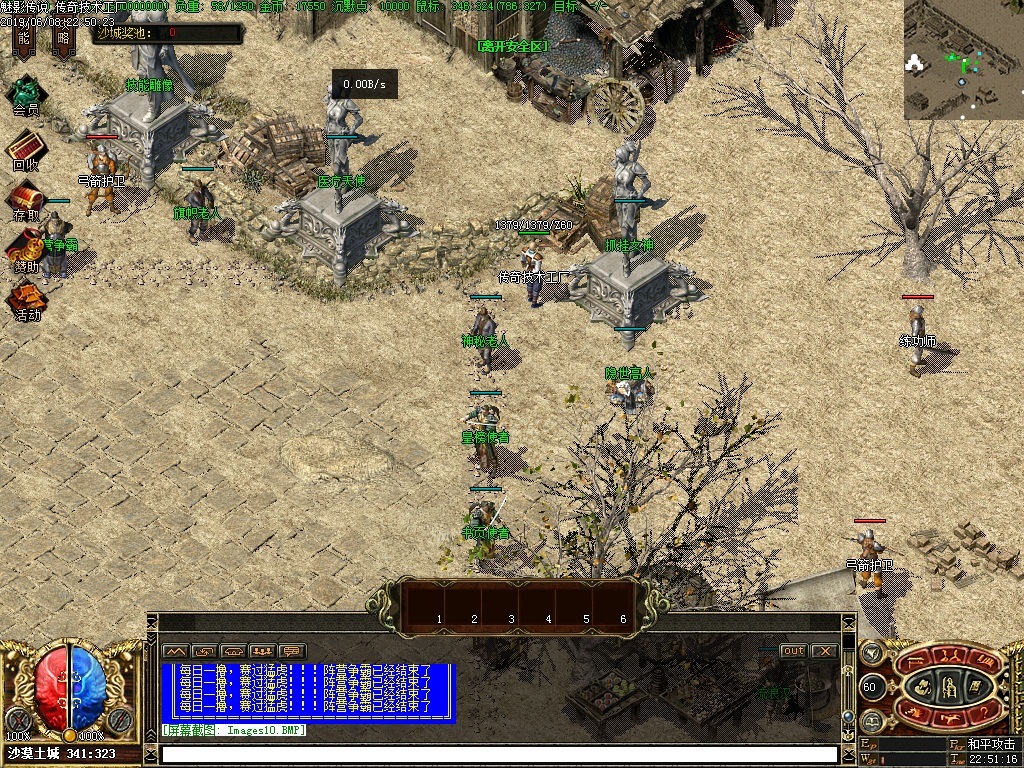The image size is (1024, 768).
Task: Click the 'out' button
Action: pyautogui.click(x=793, y=651)
